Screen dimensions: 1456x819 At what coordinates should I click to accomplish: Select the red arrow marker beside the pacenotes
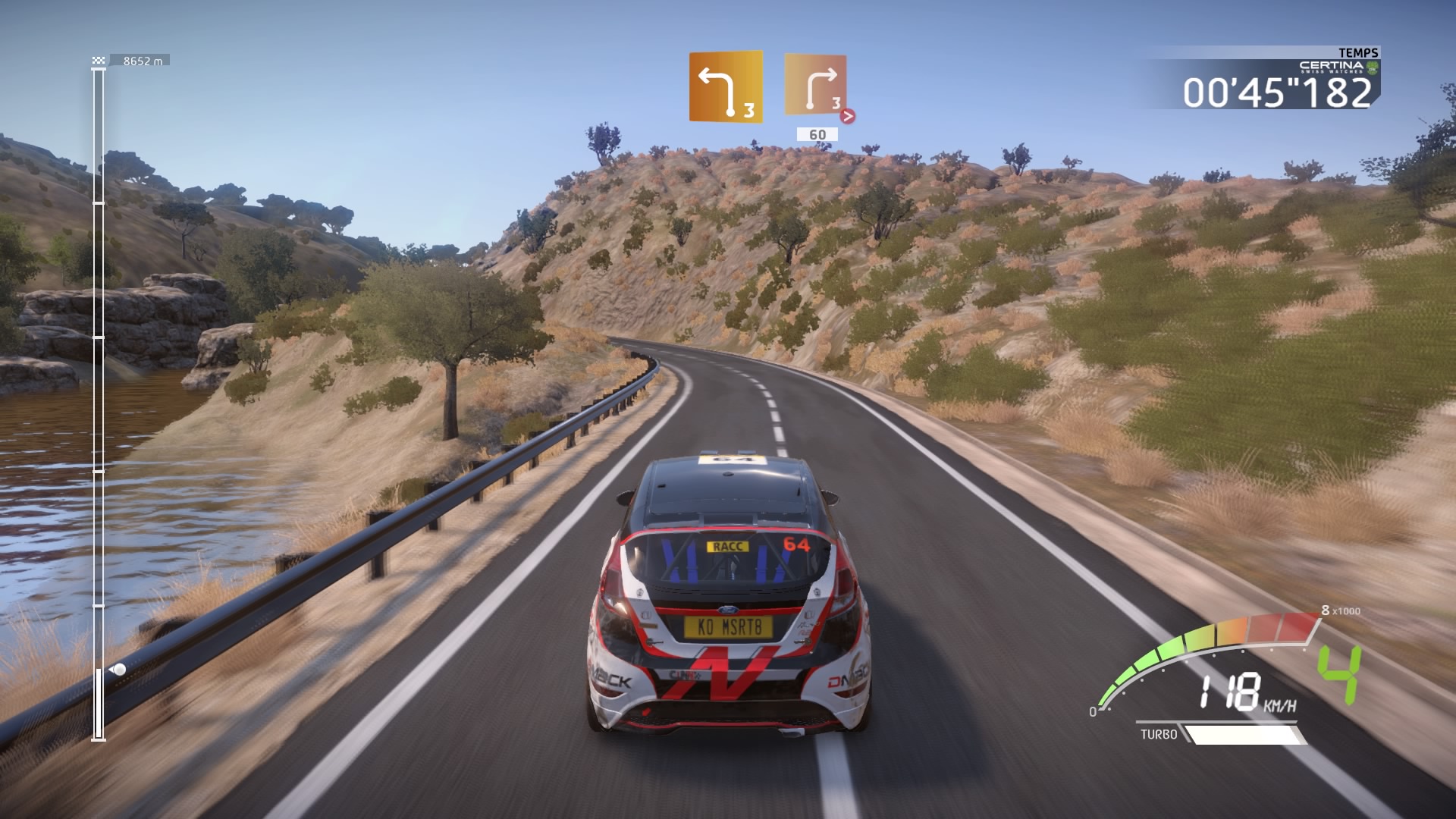[849, 116]
